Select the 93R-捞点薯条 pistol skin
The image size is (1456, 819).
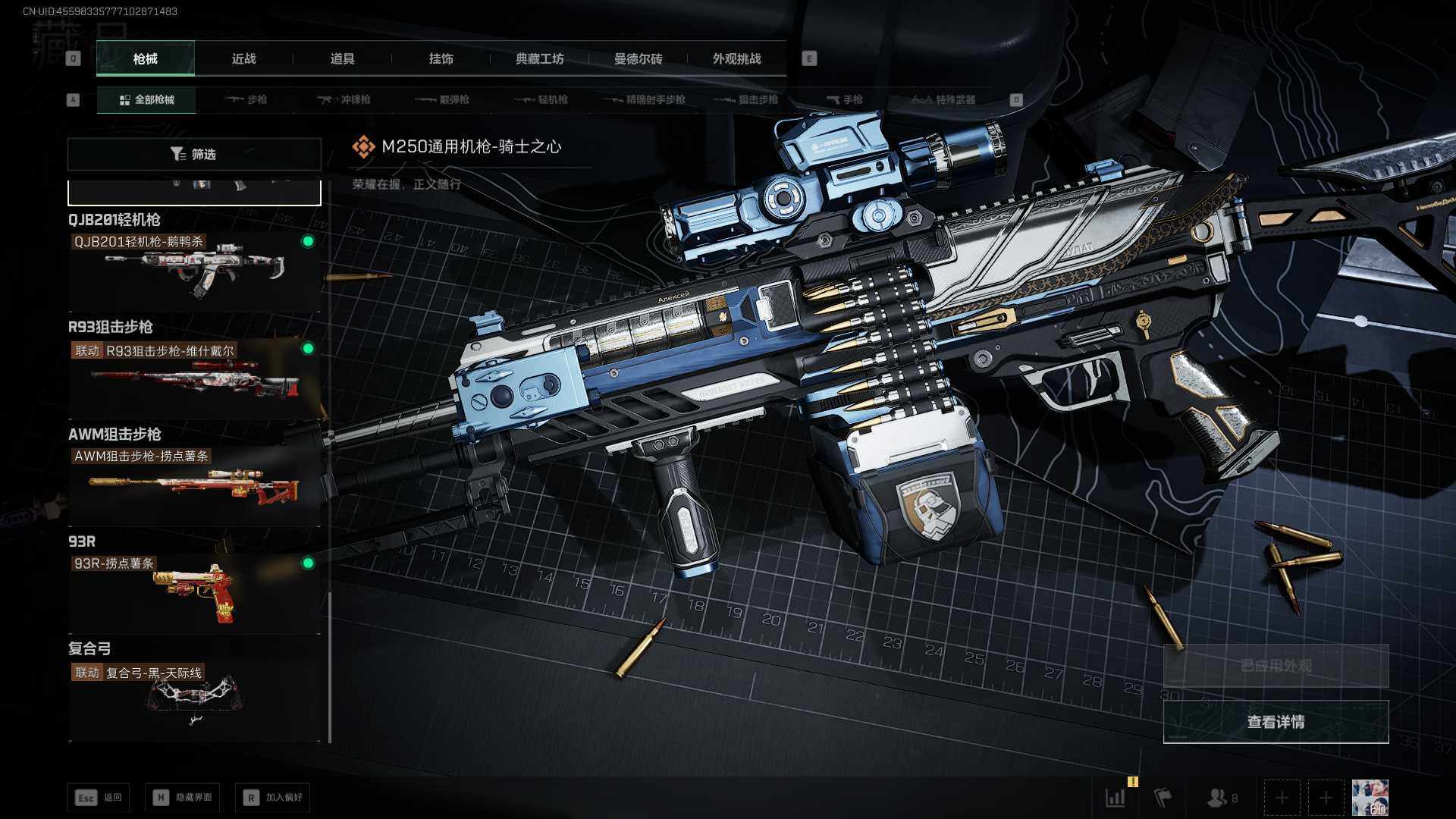tap(194, 591)
